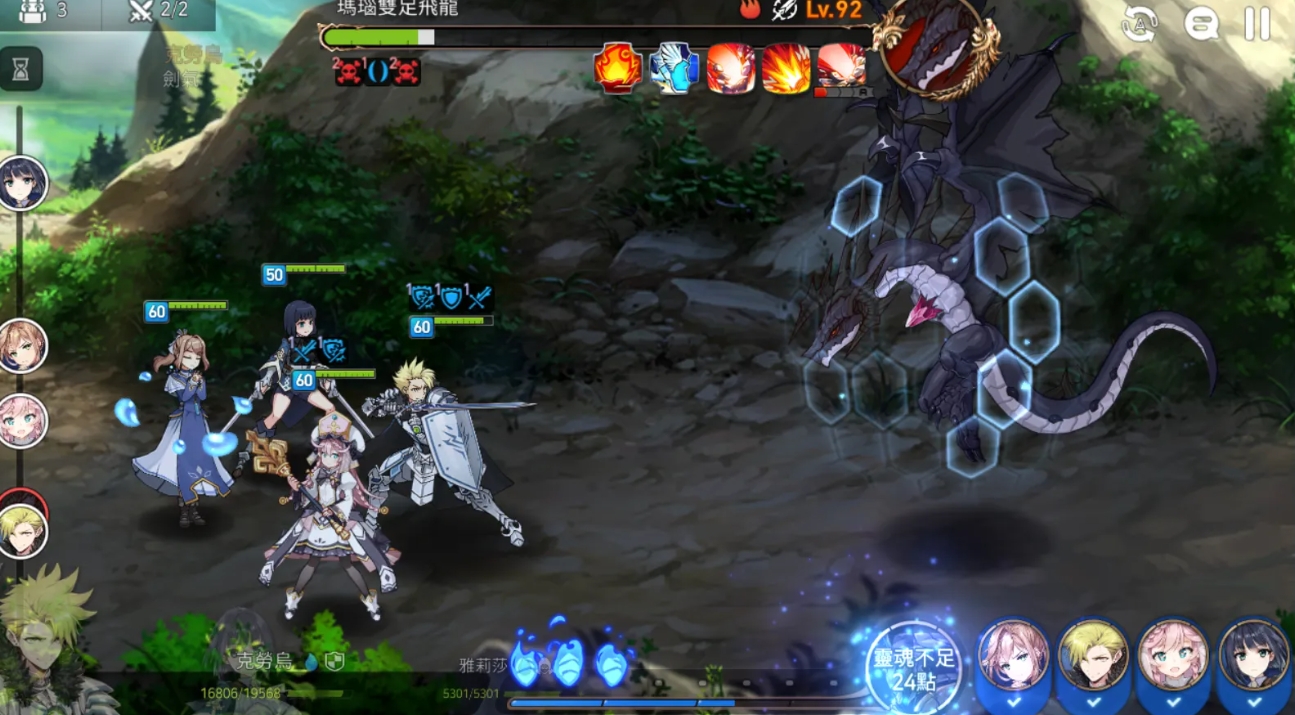This screenshot has height=715, width=1295.
Task: Open the speech bubble chat button
Action: pos(1201,24)
